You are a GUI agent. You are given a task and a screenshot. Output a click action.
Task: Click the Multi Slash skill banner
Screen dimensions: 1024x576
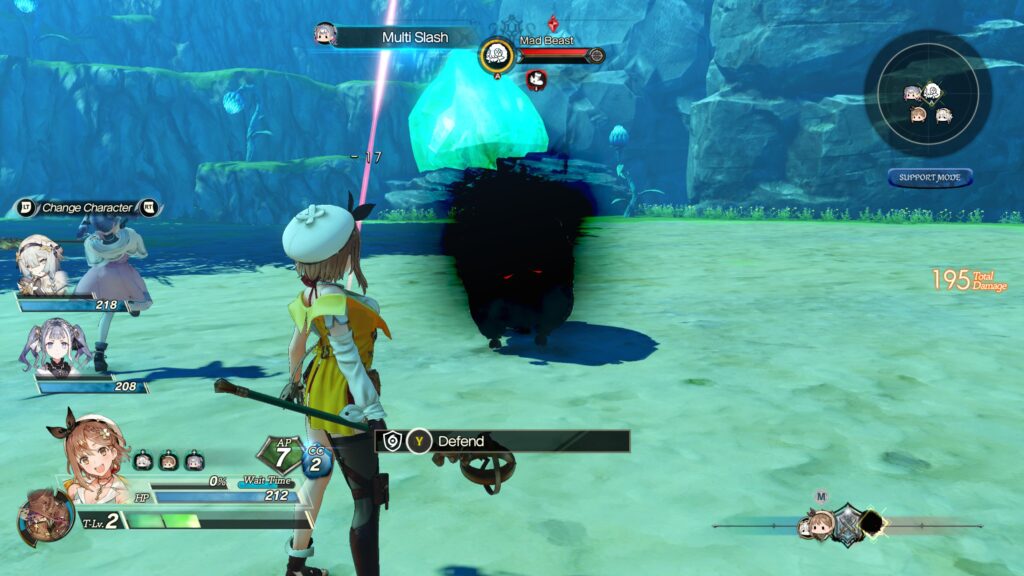pos(415,37)
